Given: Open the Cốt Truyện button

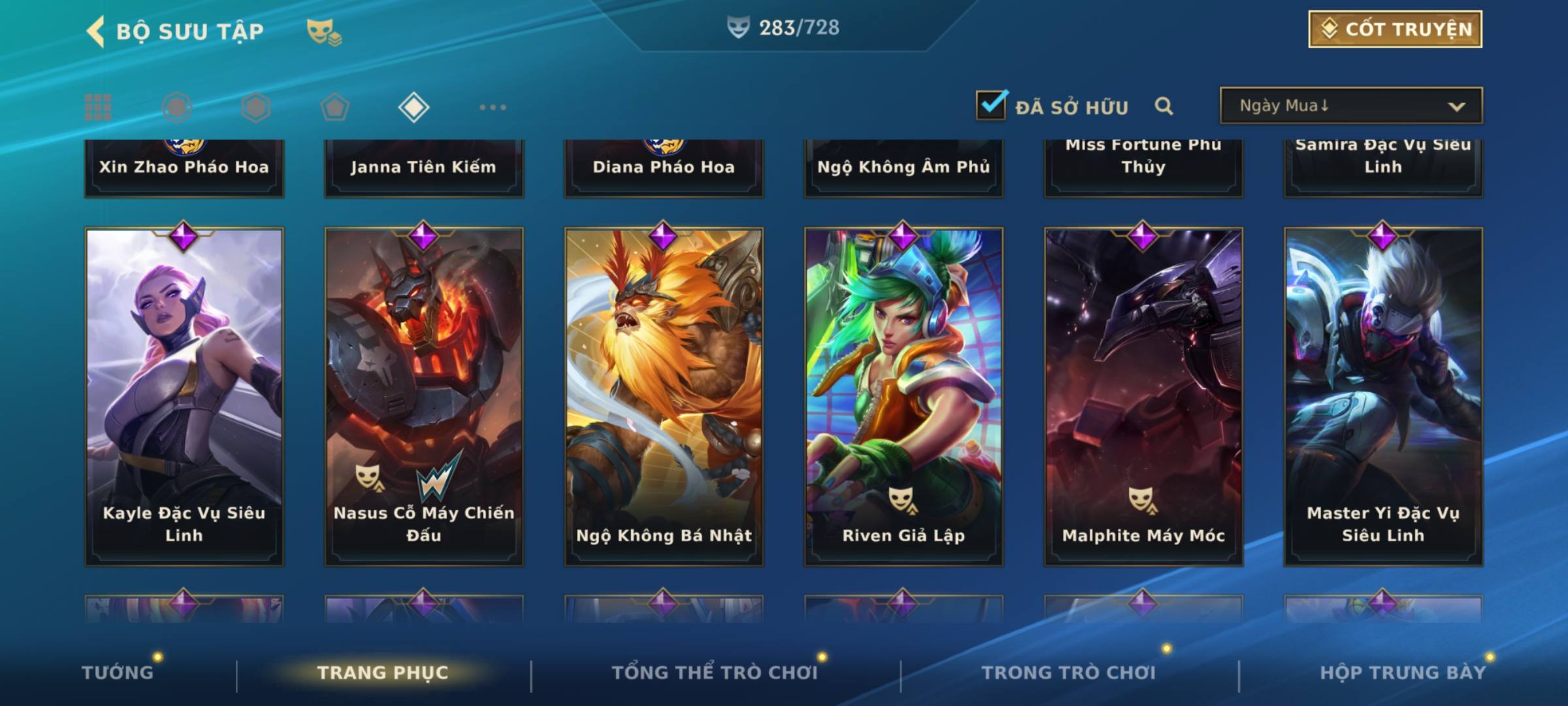Looking at the screenshot, I should pos(1395,29).
